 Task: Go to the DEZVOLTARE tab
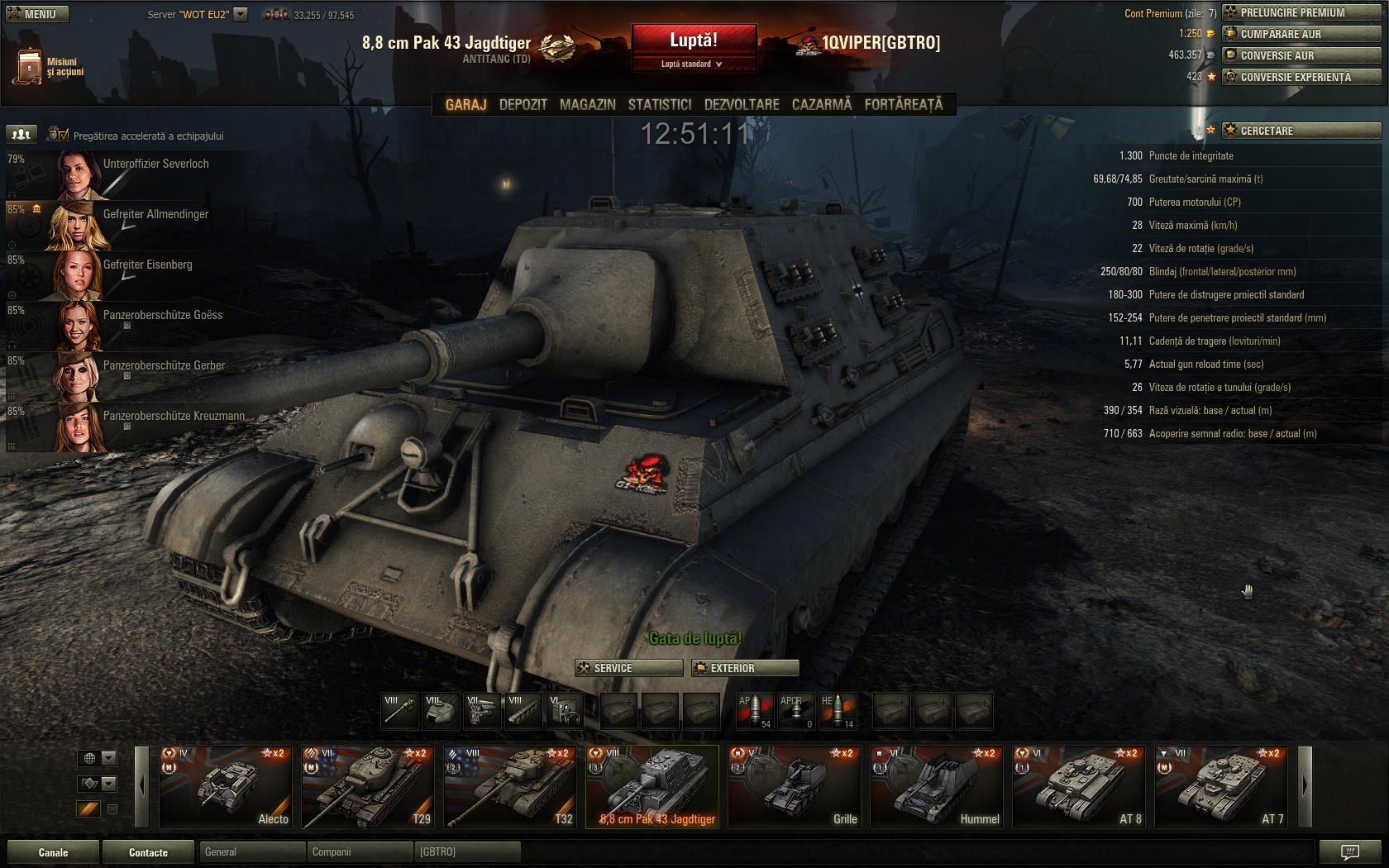pos(741,105)
